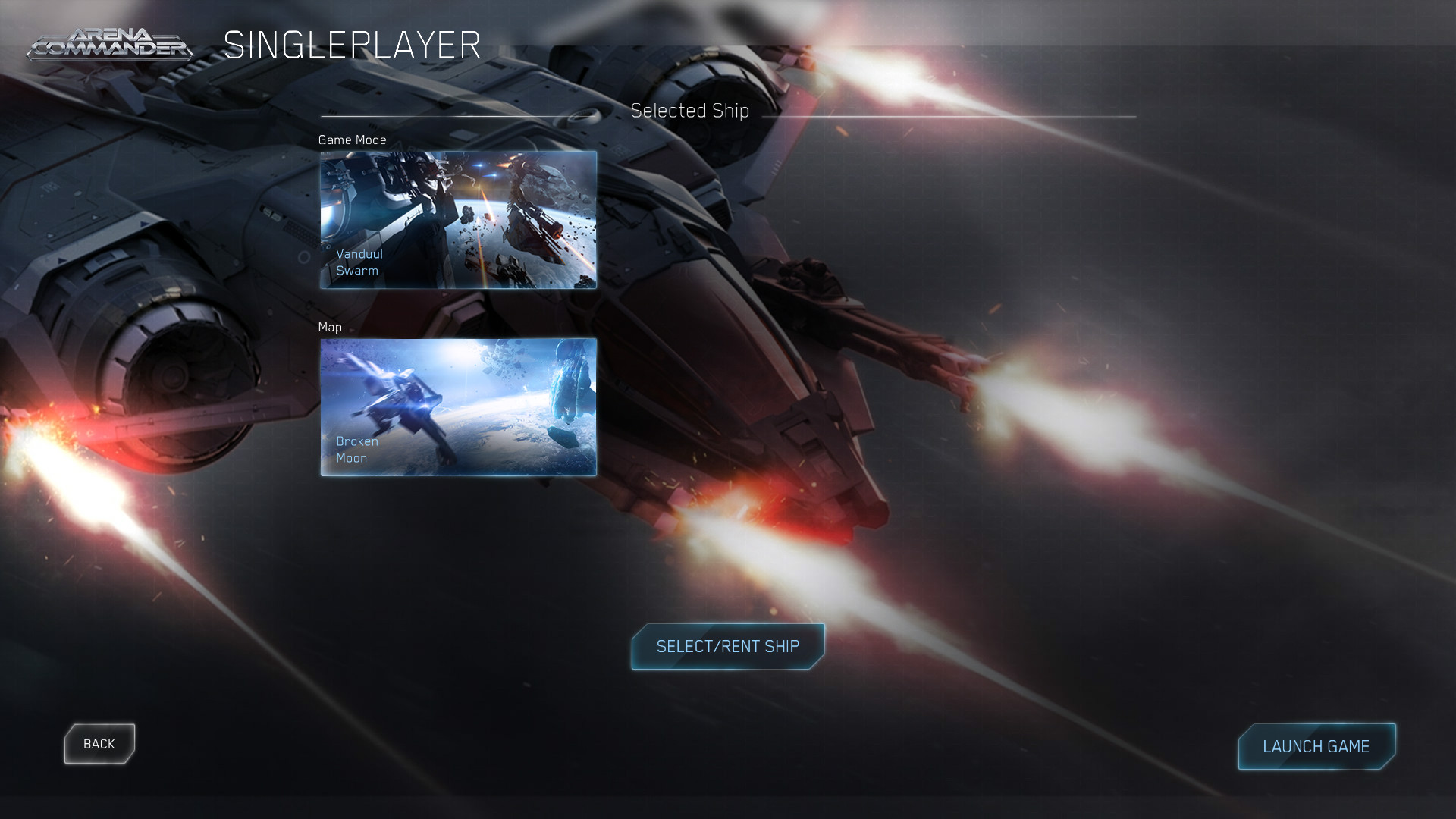Click the Game Mode section label
Image resolution: width=1456 pixels, height=819 pixels.
[x=351, y=140]
